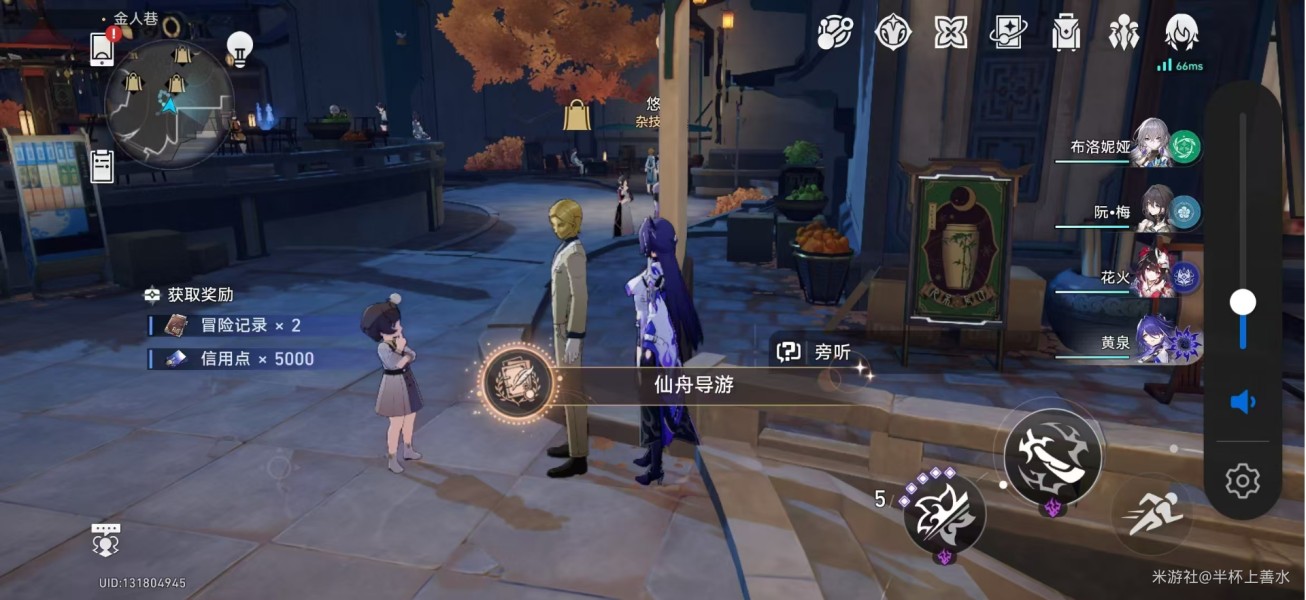Viewport: 1306px width, 600px height.
Task: Open the suitcase icon in the top bar
Action: point(1066,33)
